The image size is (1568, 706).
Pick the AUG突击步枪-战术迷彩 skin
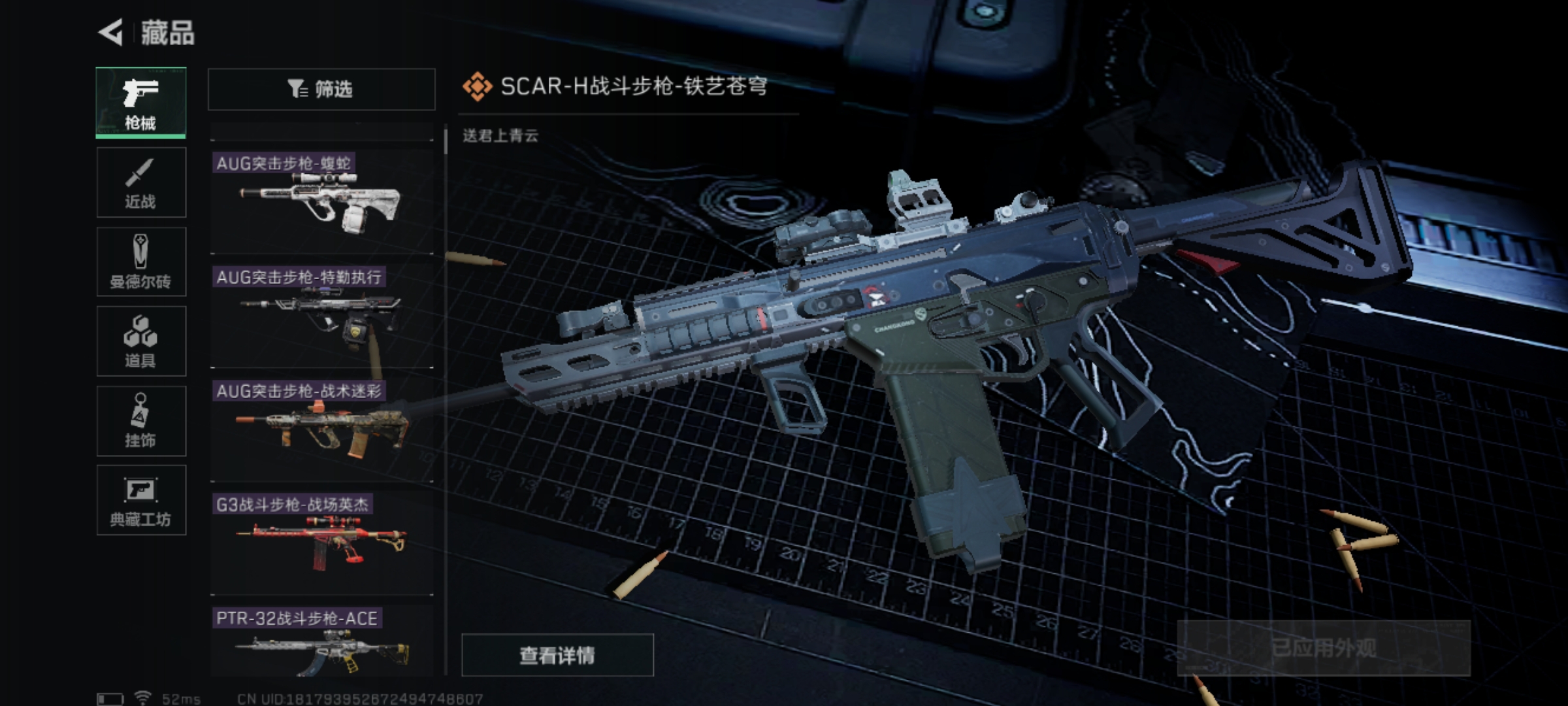[321, 429]
